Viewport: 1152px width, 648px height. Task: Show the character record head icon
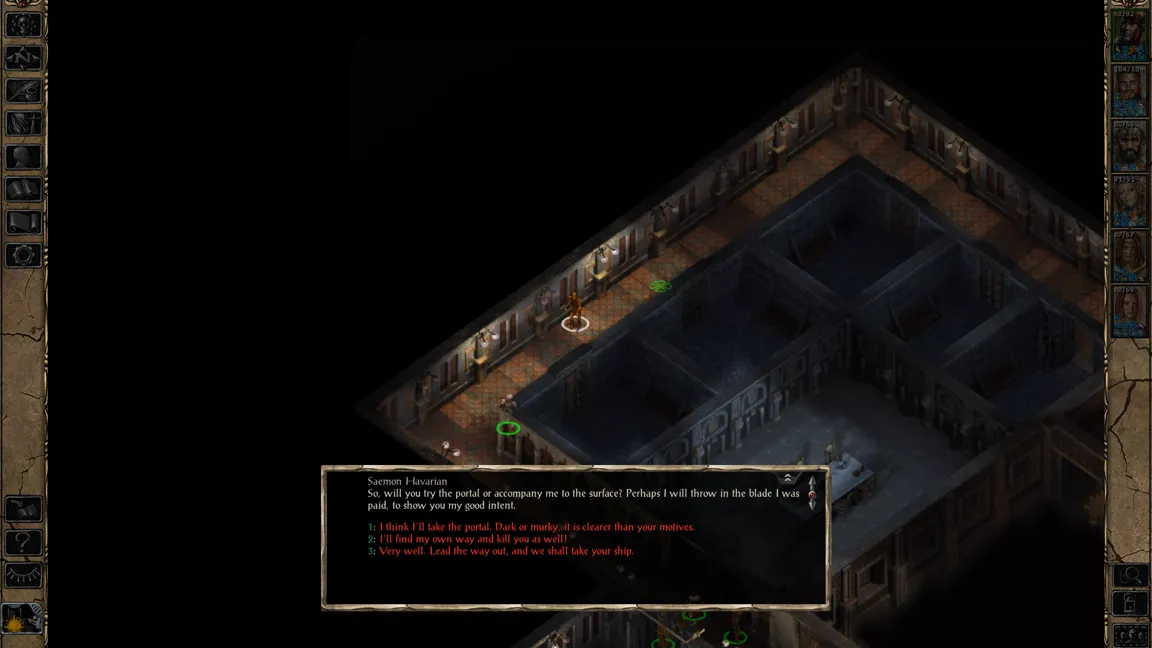pyautogui.click(x=23, y=157)
